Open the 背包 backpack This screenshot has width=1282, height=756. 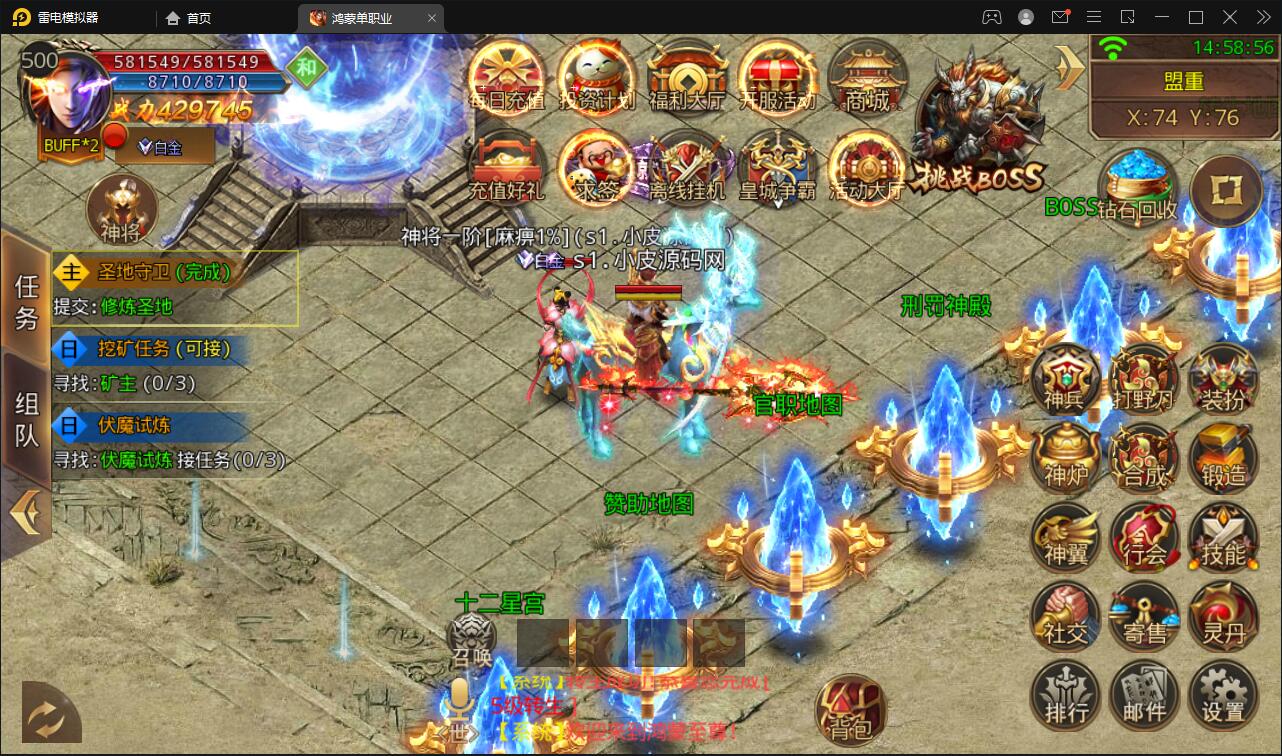click(x=850, y=710)
